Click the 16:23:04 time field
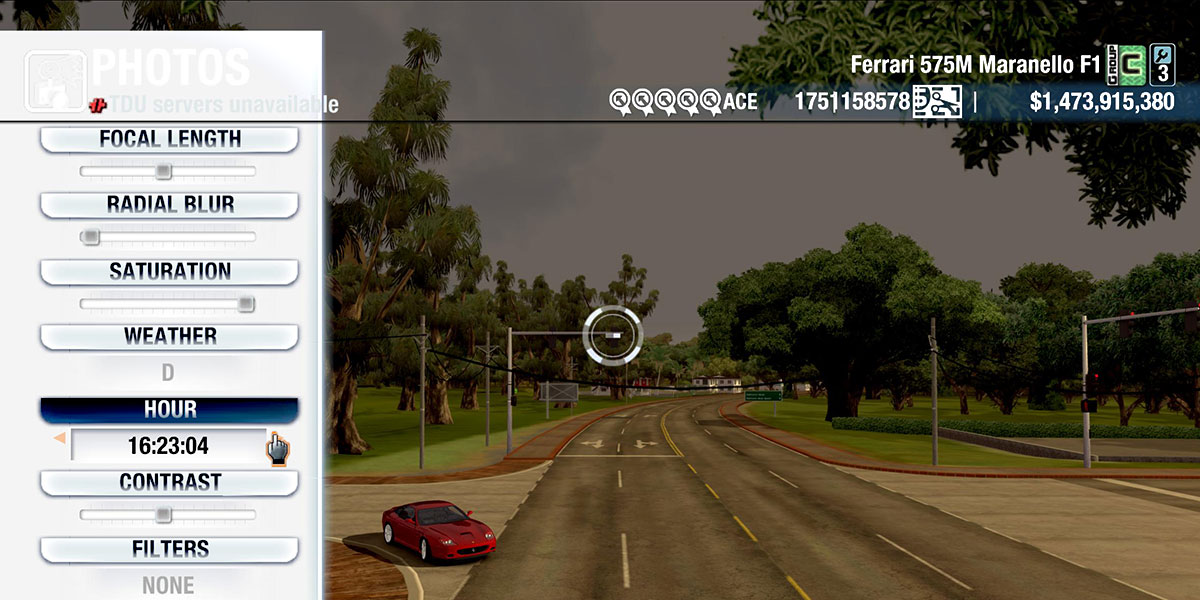Screen dimensions: 1200x600 click(x=168, y=445)
